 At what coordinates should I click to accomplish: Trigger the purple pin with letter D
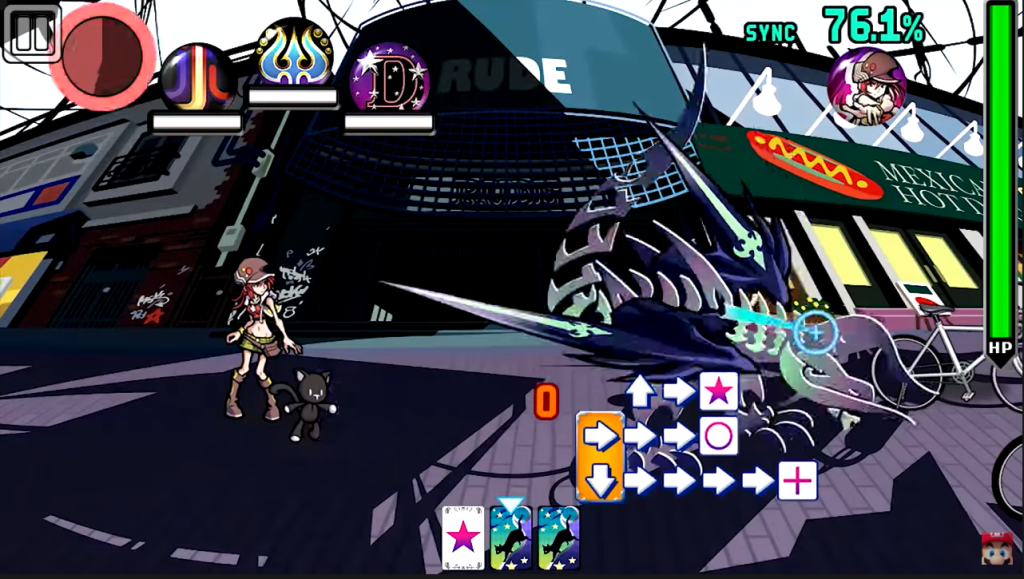(389, 78)
